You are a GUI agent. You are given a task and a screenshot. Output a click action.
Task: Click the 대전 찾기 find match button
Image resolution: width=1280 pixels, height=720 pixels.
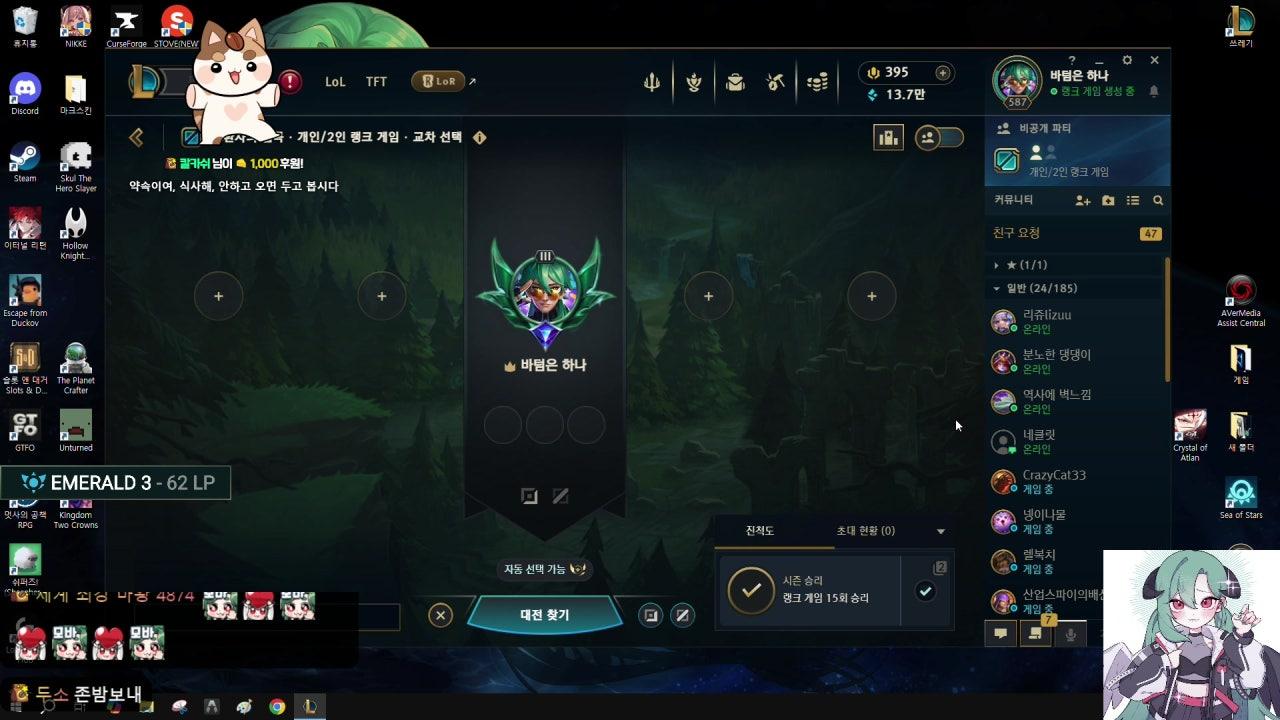pyautogui.click(x=544, y=615)
